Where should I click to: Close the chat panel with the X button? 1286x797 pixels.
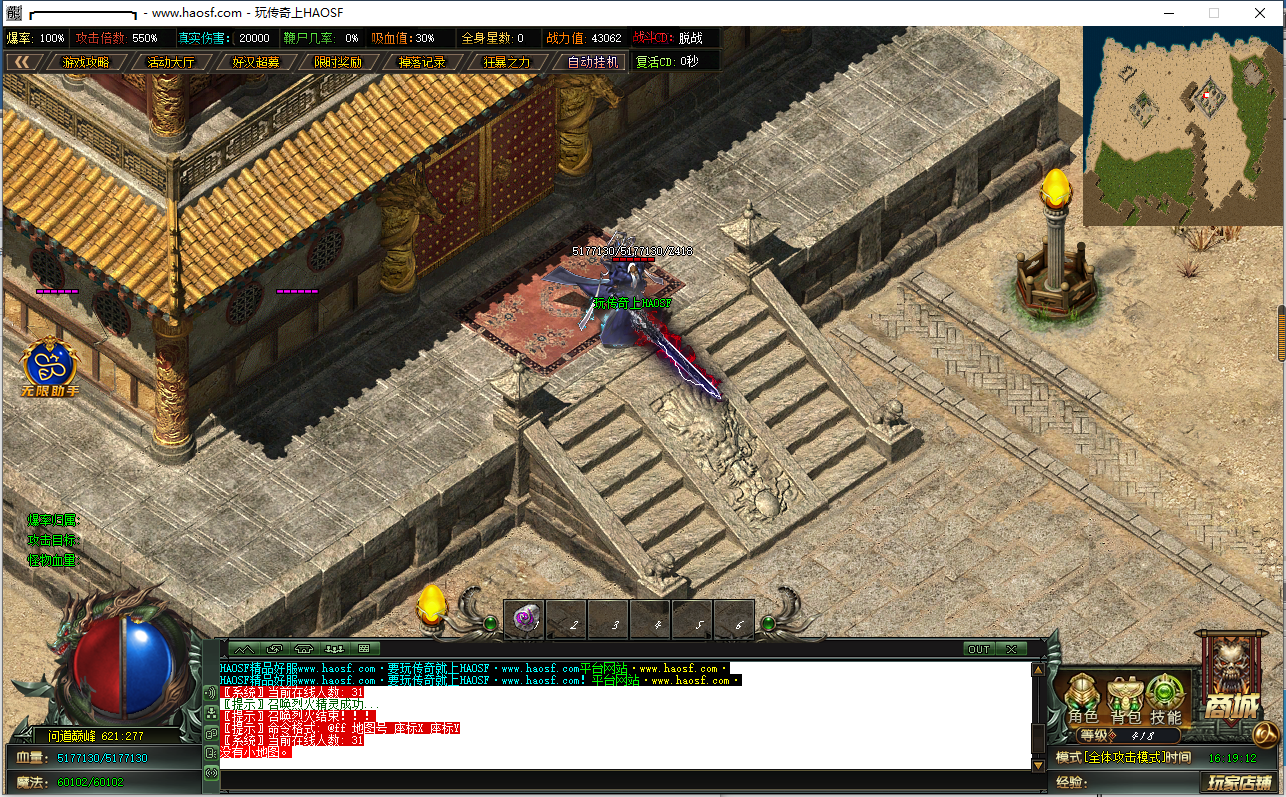1011,649
